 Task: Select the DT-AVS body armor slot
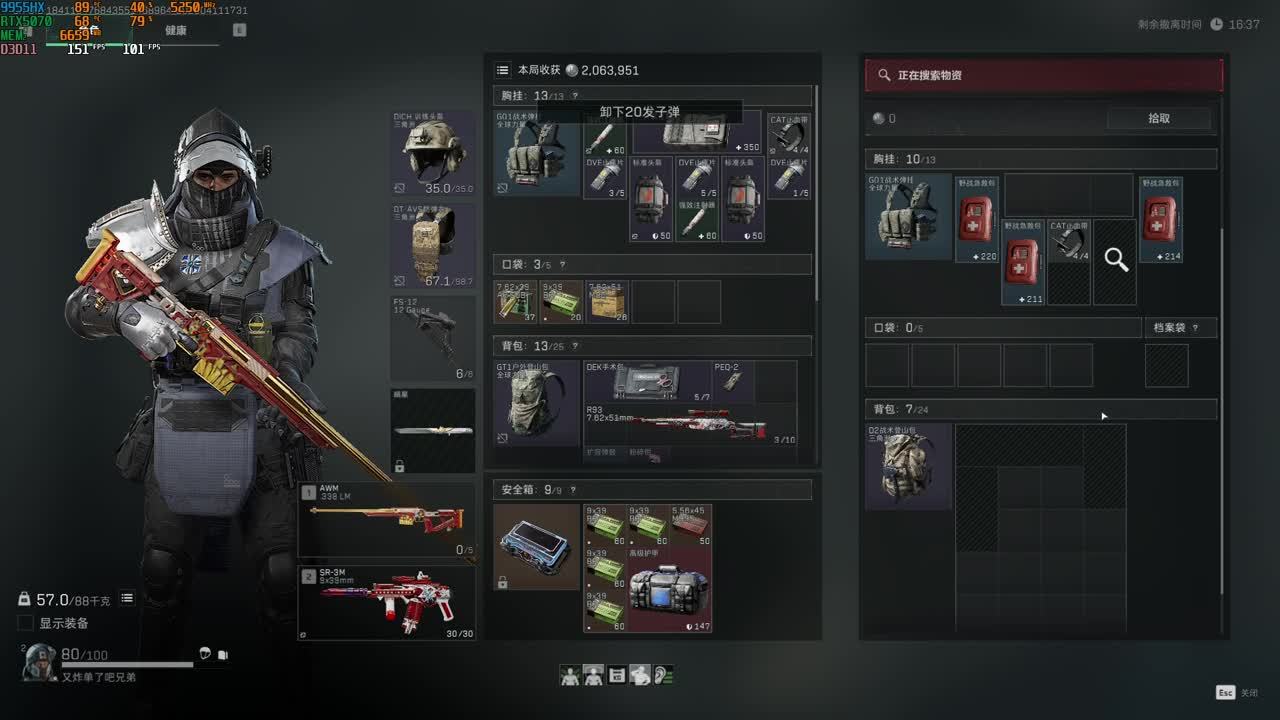[433, 246]
